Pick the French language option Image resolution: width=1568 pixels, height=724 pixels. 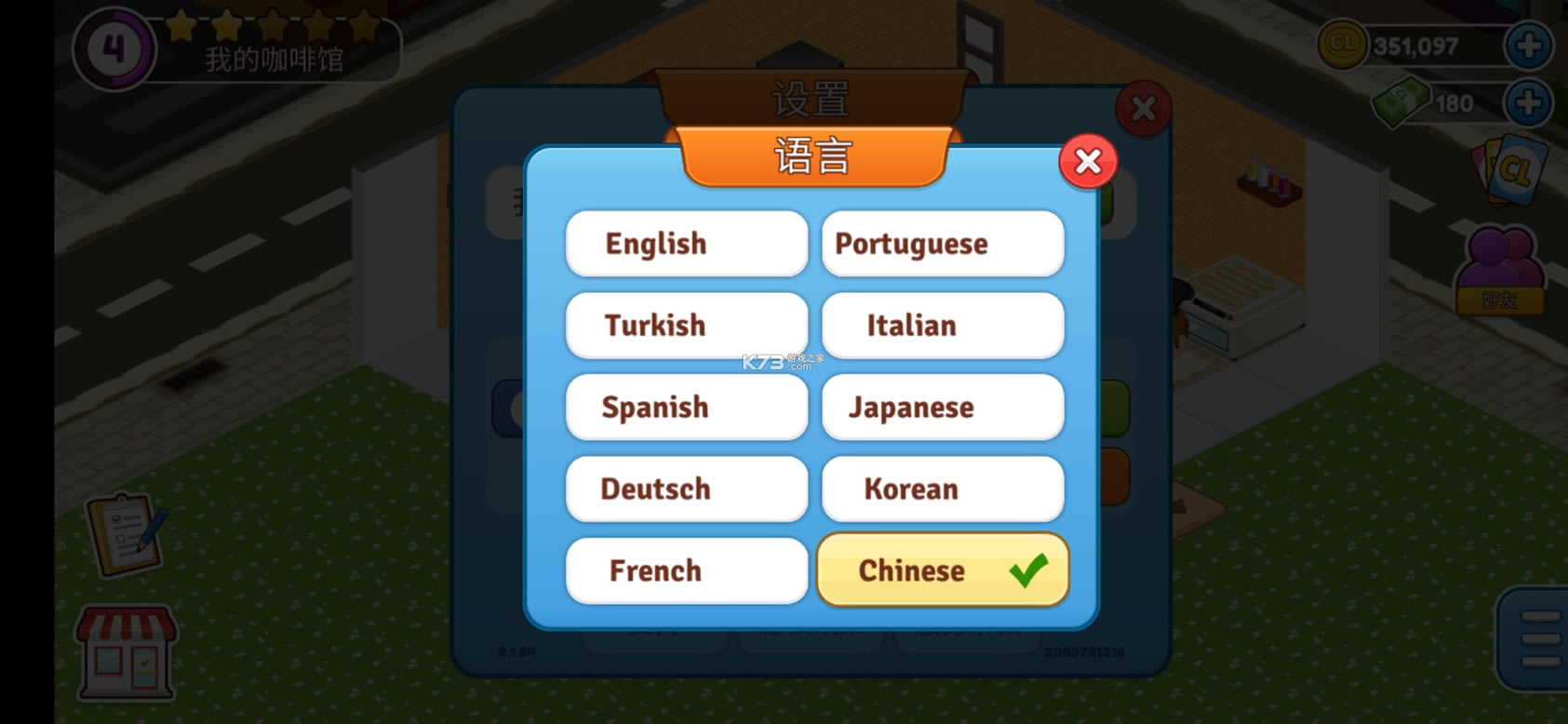686,570
